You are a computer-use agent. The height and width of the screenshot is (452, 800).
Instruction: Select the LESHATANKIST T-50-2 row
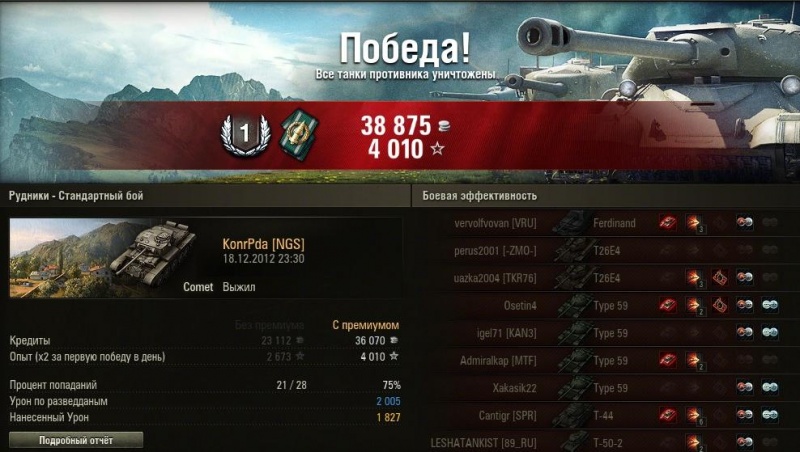click(x=600, y=440)
